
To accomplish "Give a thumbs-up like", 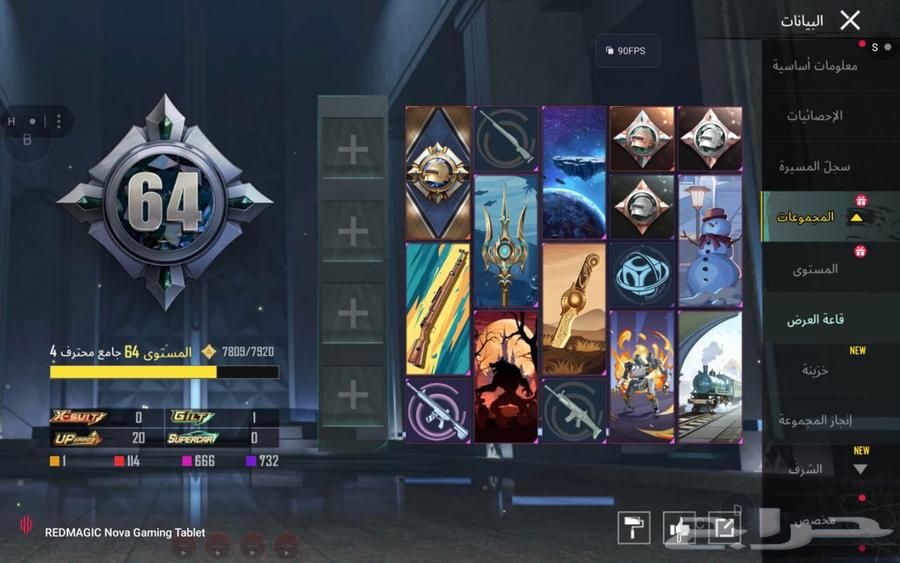I will point(680,528).
